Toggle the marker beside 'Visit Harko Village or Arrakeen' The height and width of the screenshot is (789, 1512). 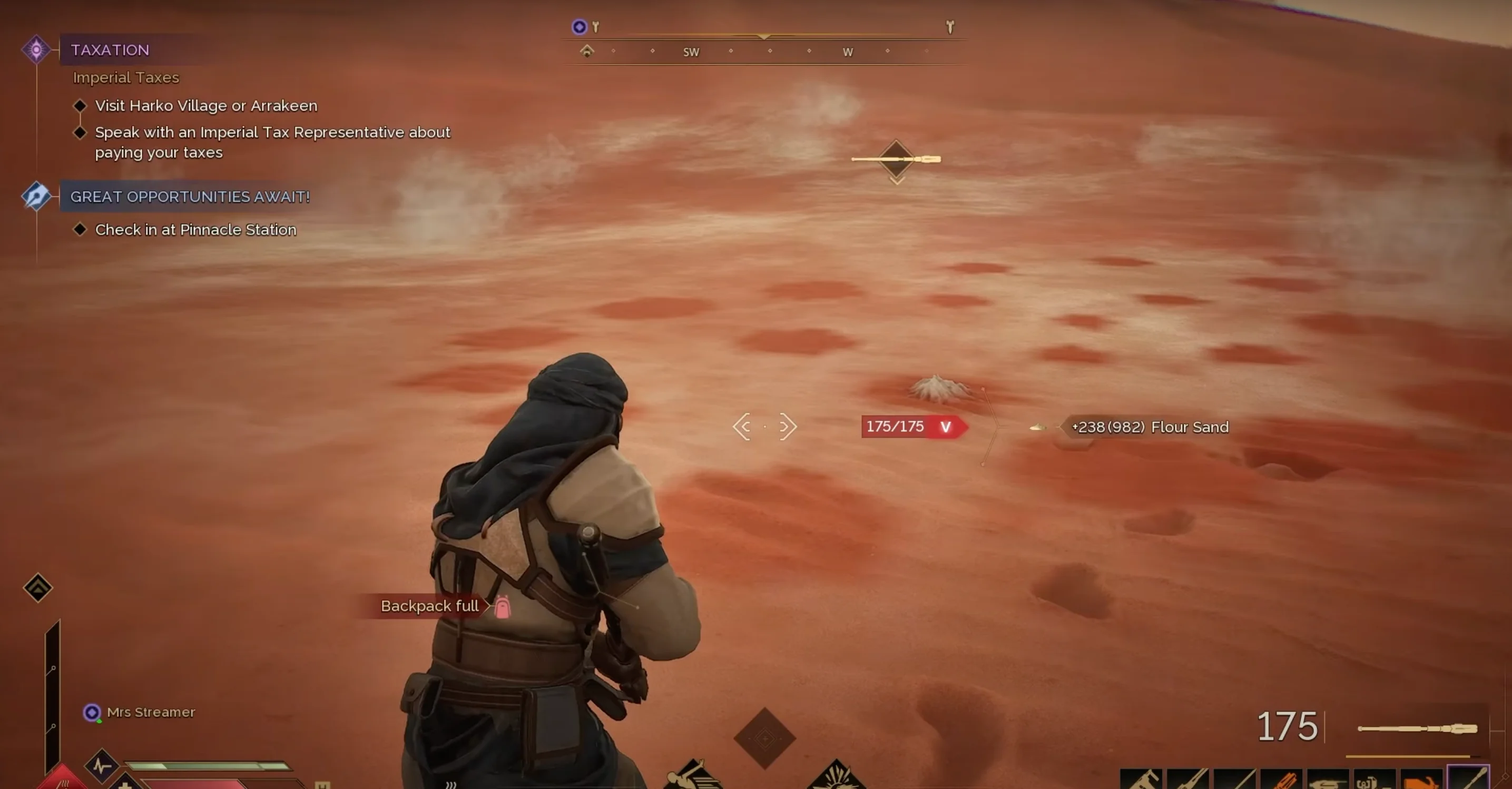82,105
